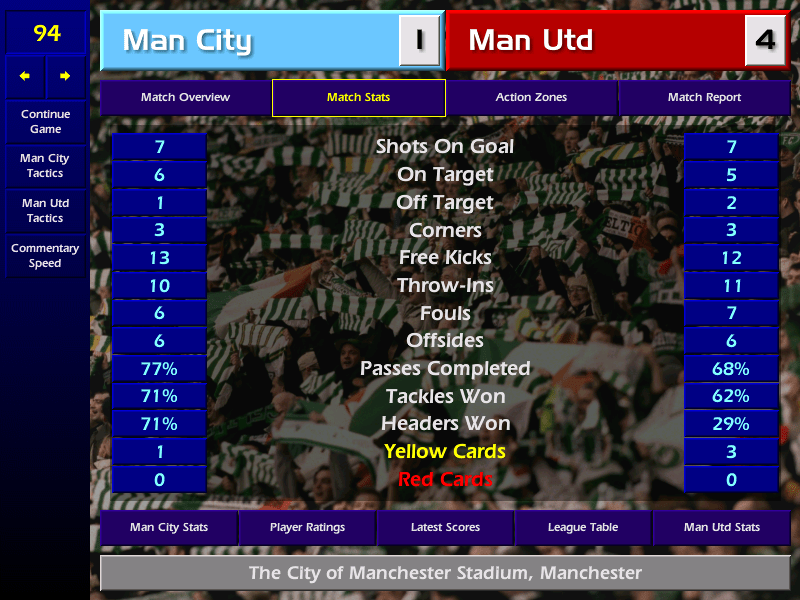The height and width of the screenshot is (600, 800).
Task: Show Player Ratings
Action: pyautogui.click(x=307, y=527)
